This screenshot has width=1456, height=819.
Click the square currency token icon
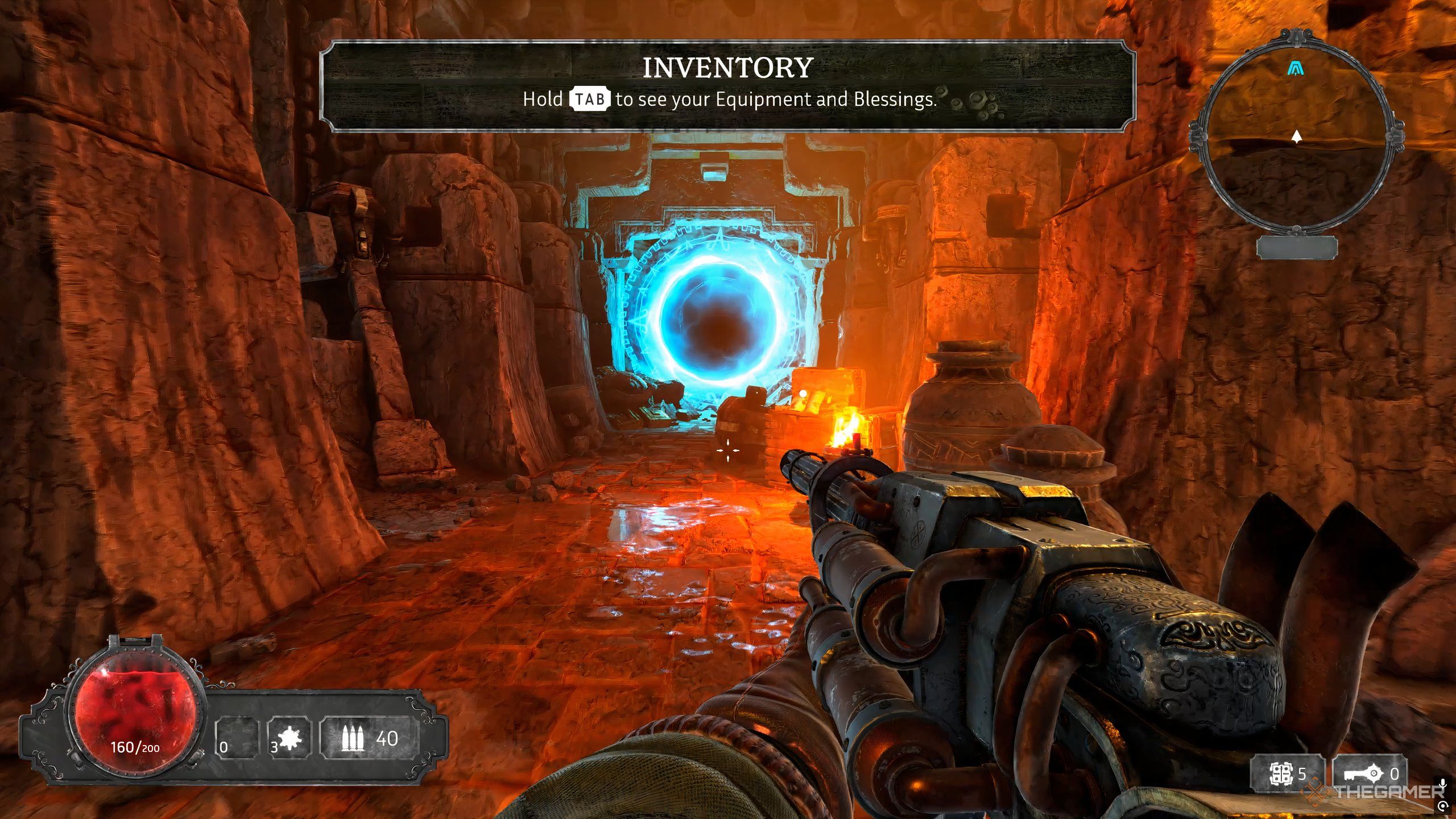1282,773
